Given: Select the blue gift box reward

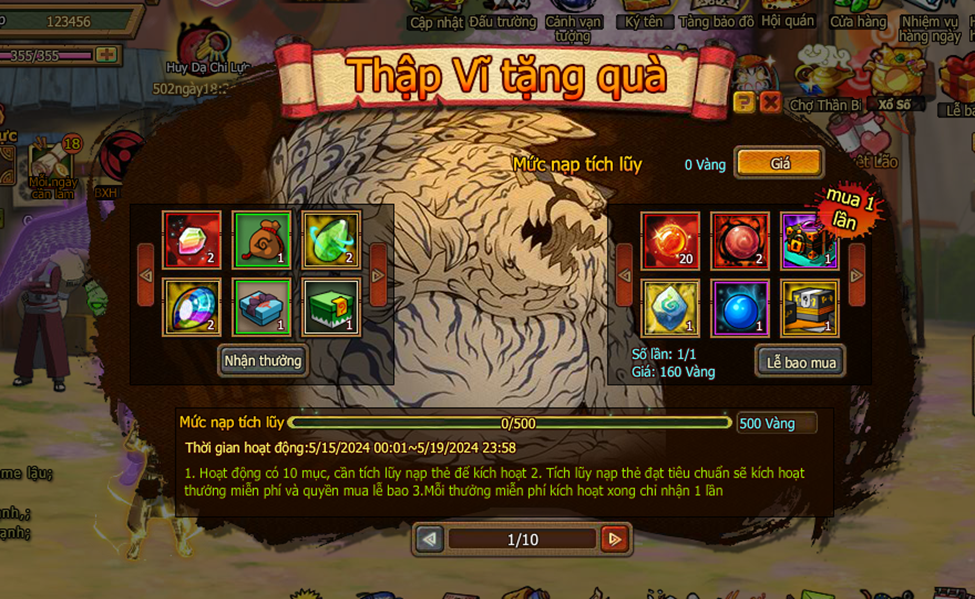Looking at the screenshot, I should point(262,308).
